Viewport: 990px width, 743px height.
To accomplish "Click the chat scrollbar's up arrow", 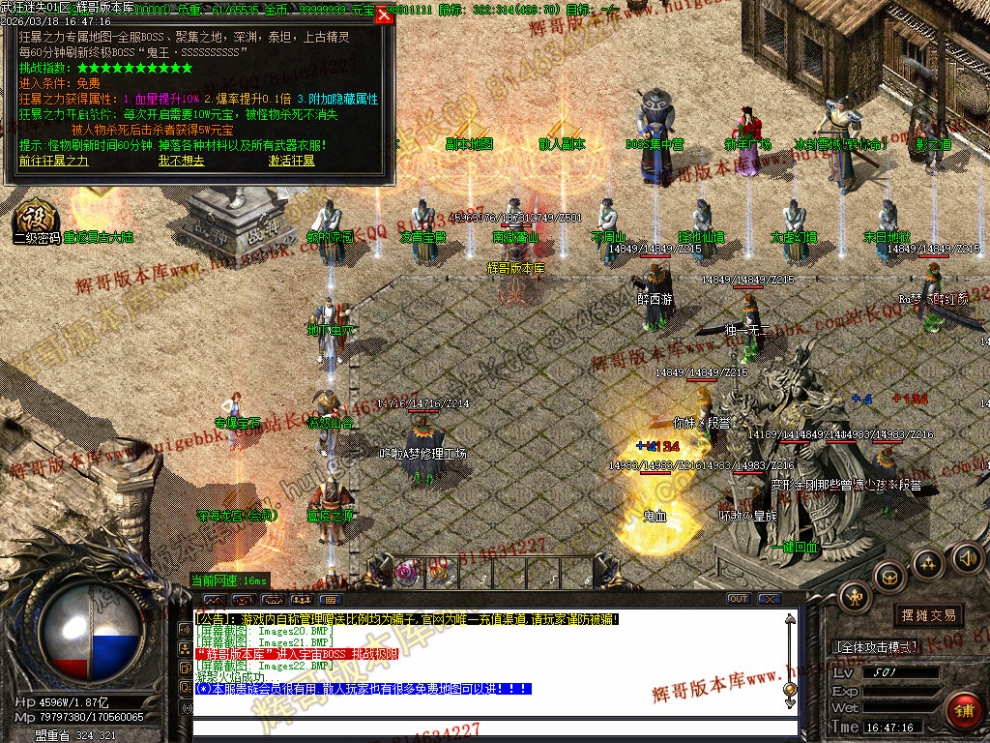I will [790, 619].
